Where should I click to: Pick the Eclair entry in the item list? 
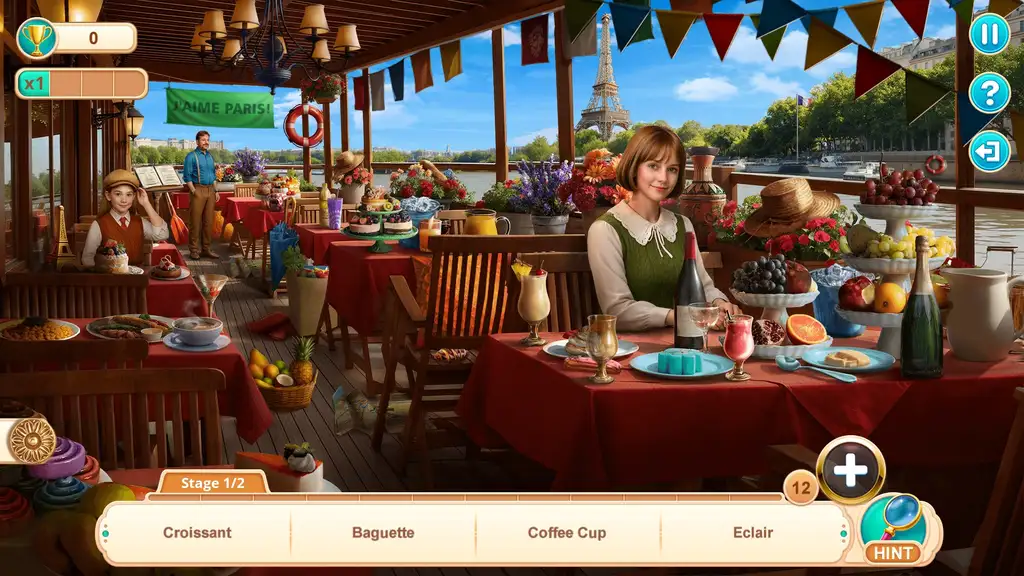tap(753, 533)
